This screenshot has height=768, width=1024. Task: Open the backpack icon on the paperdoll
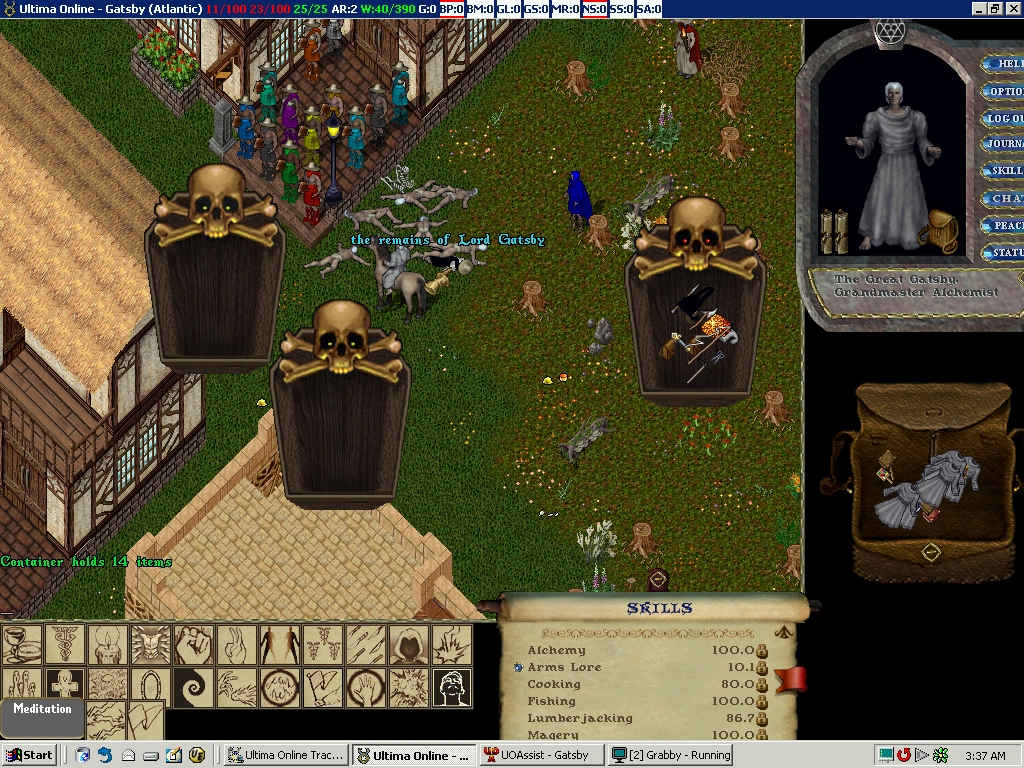pyautogui.click(x=941, y=229)
